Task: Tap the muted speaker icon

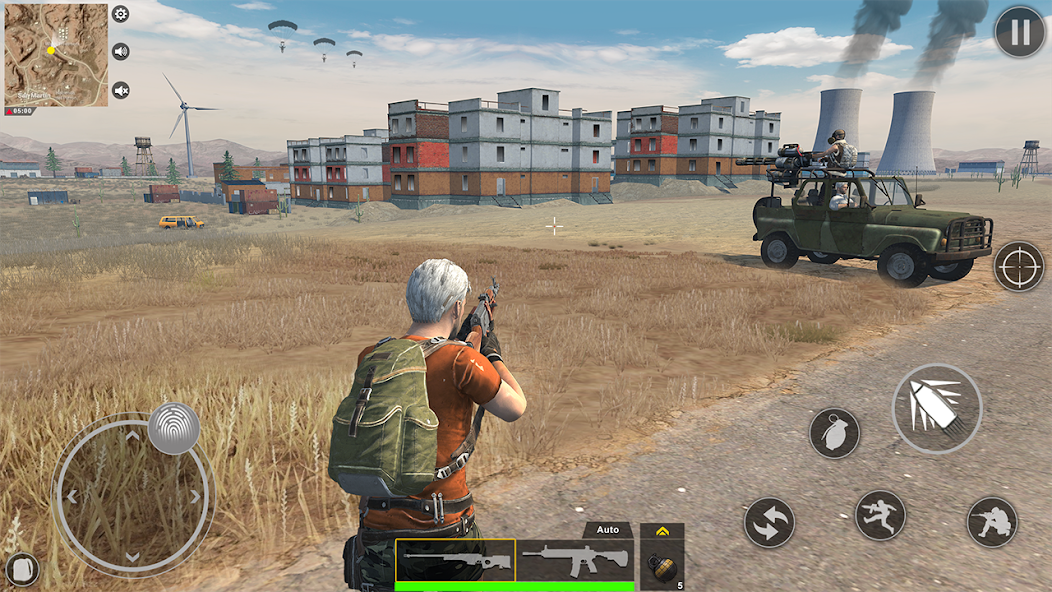Action: 120,90
